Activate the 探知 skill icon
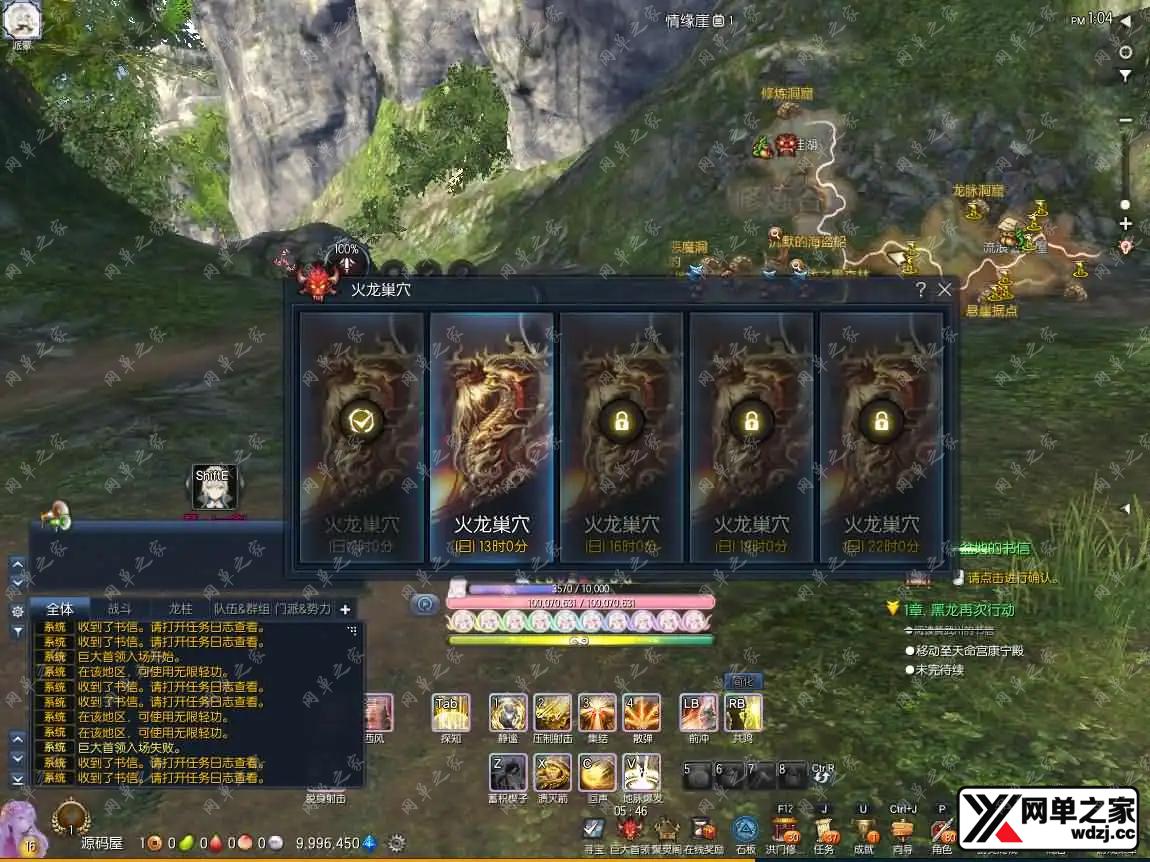The width and height of the screenshot is (1150, 862). coord(450,713)
